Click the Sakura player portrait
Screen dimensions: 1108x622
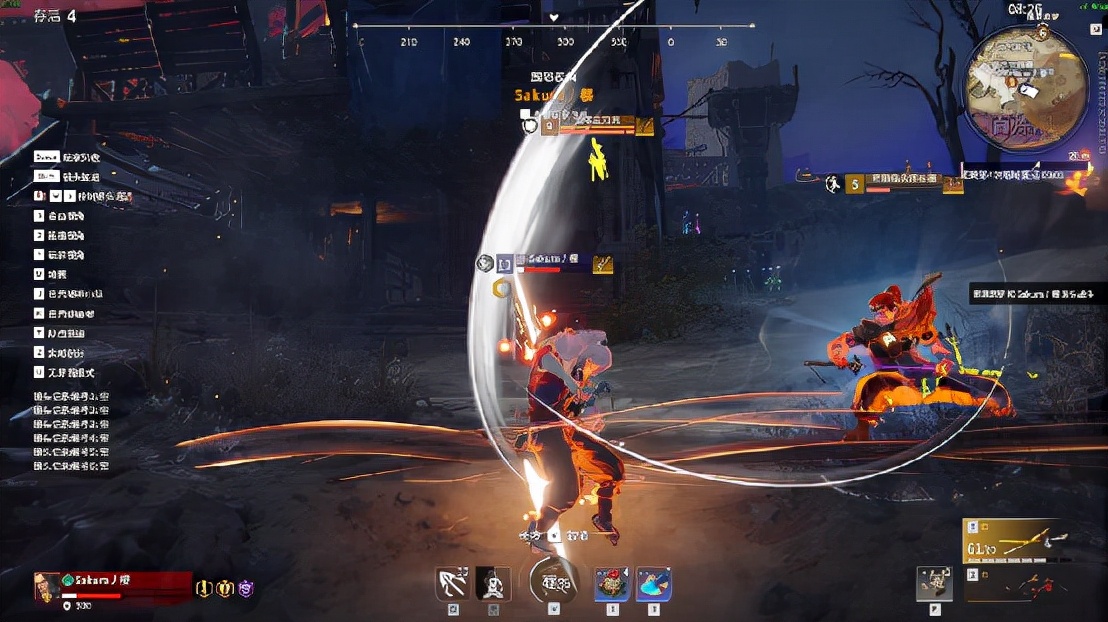tap(46, 587)
